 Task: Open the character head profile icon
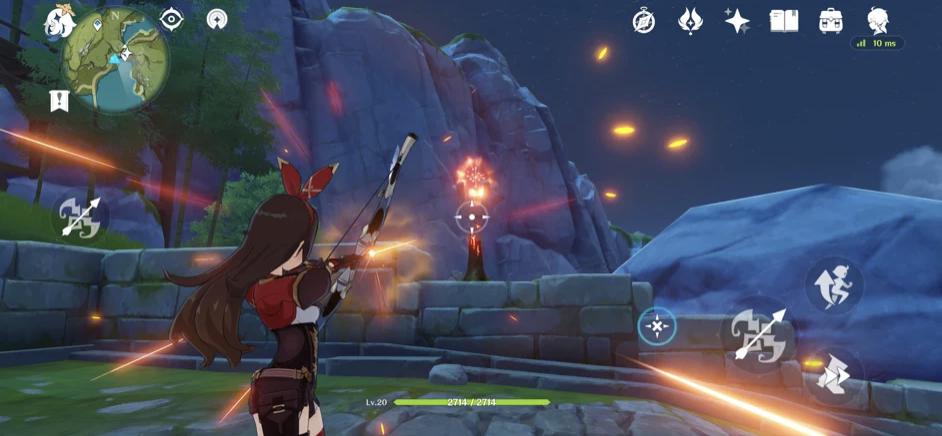(877, 20)
